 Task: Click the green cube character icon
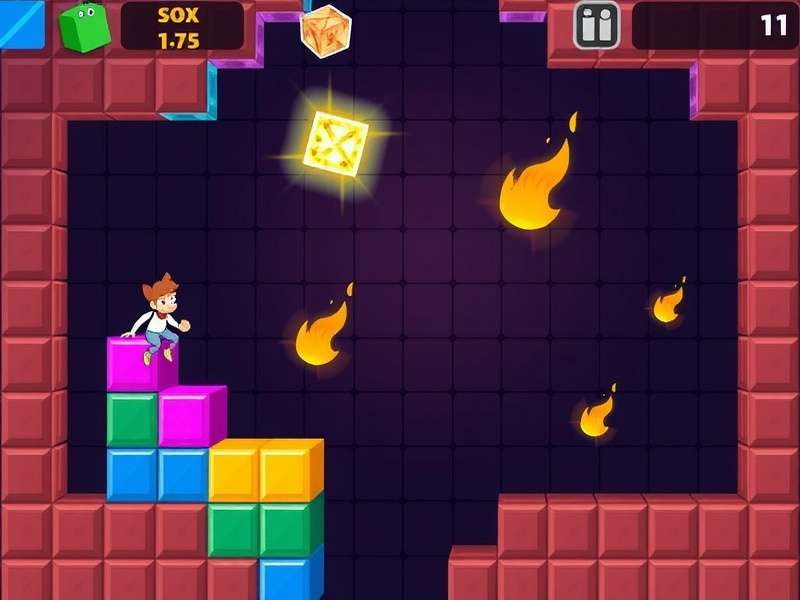click(x=84, y=26)
